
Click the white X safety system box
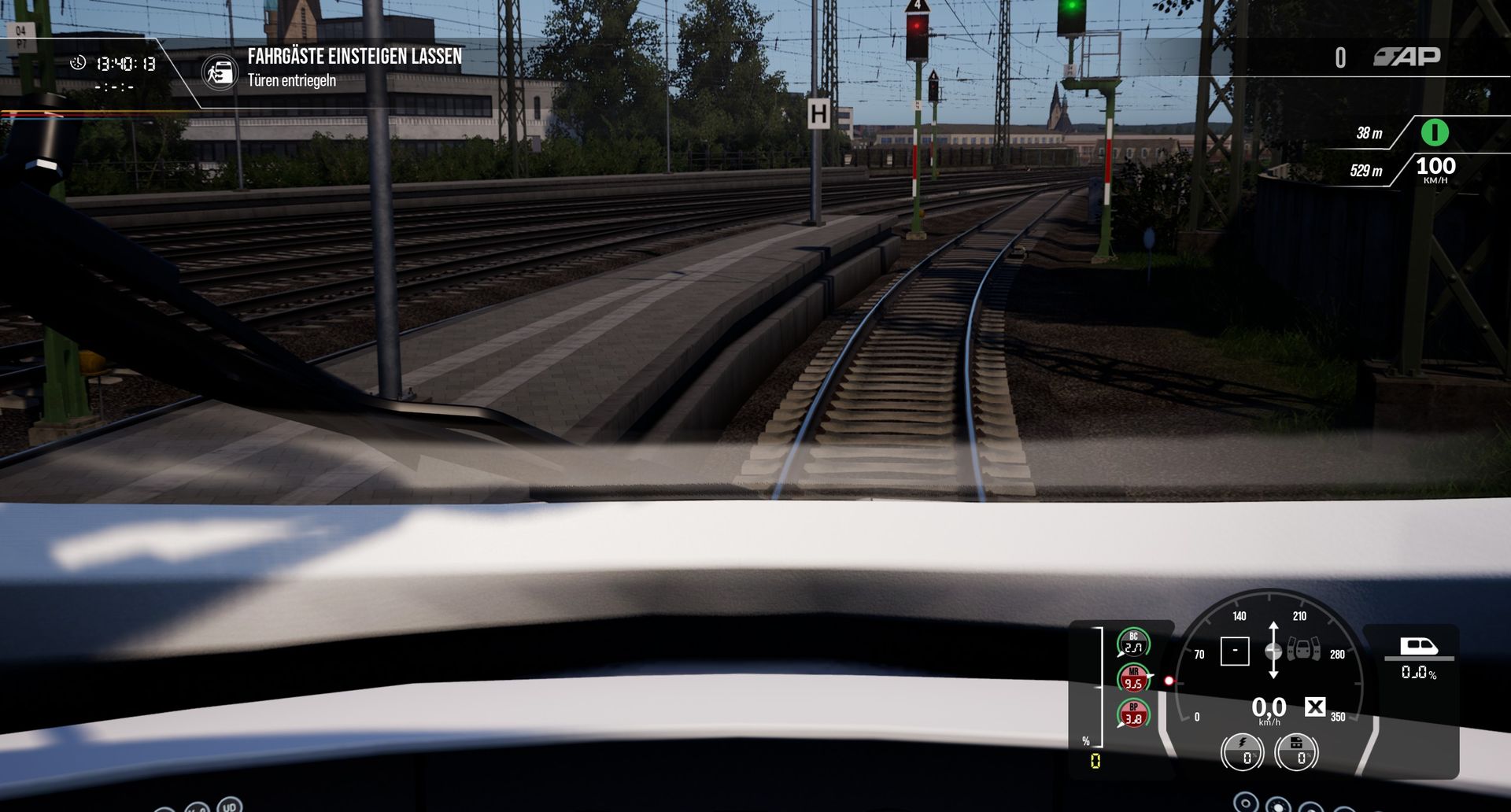(x=1315, y=707)
